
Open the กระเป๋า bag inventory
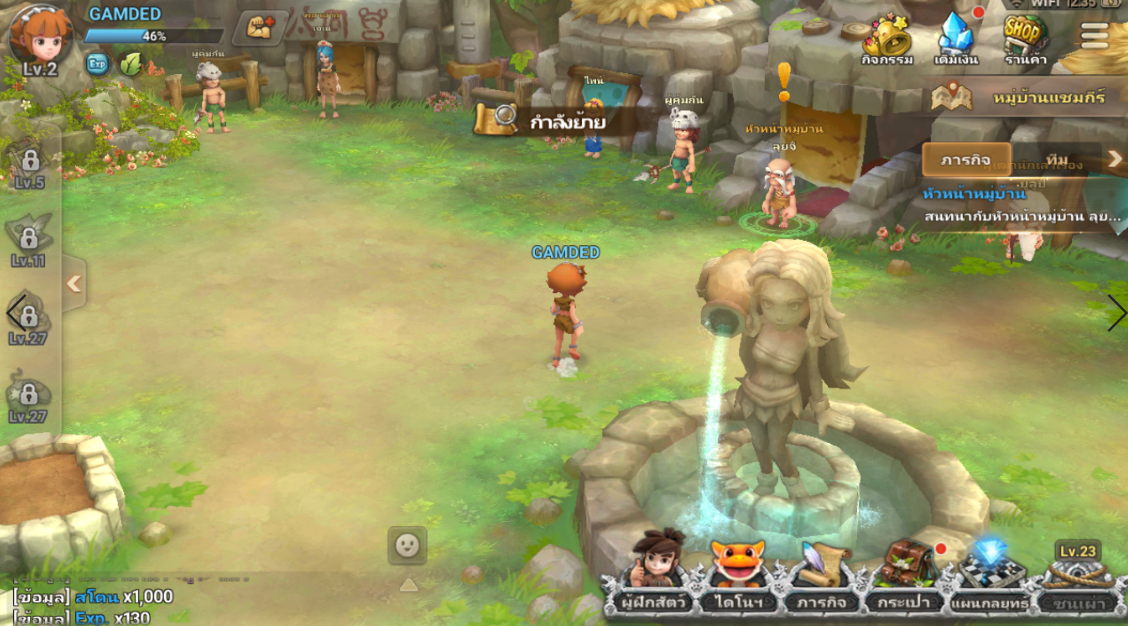coord(904,574)
